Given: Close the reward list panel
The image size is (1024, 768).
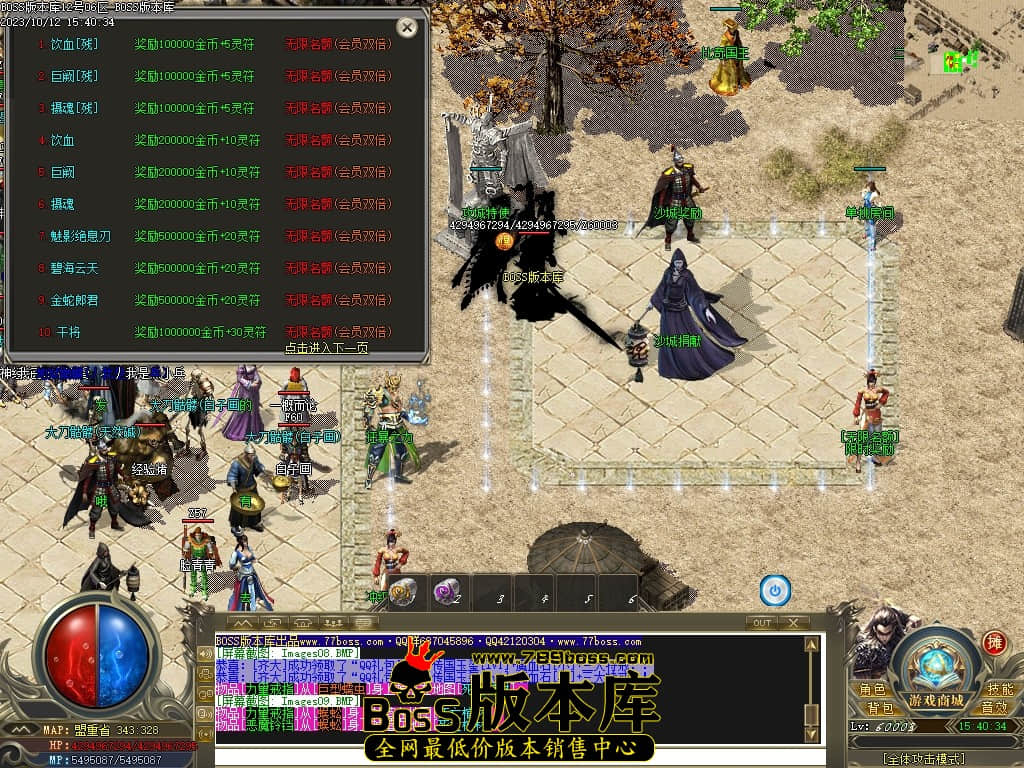Looking at the screenshot, I should coord(407,27).
